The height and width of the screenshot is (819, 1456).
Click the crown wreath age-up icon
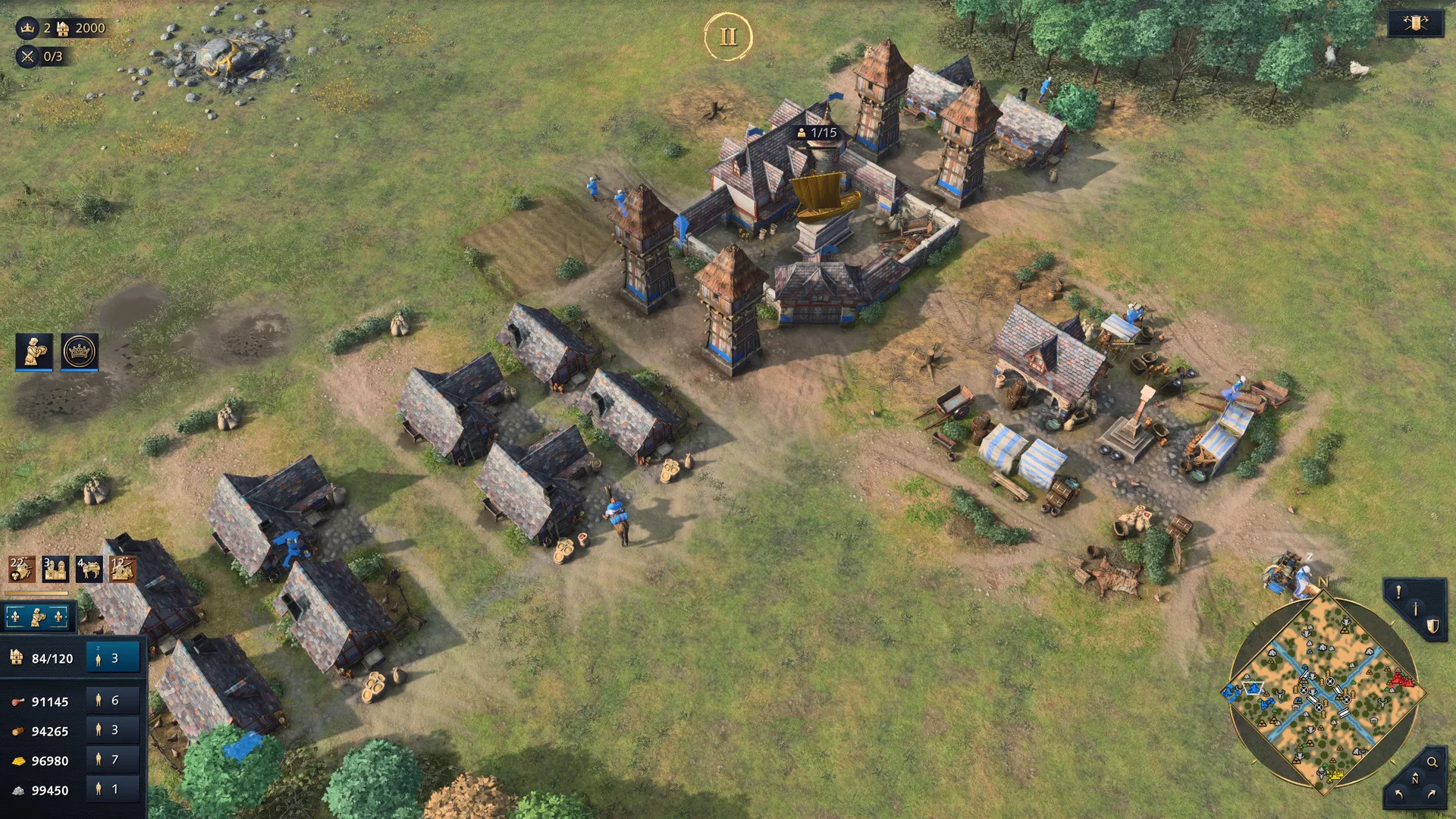(80, 352)
